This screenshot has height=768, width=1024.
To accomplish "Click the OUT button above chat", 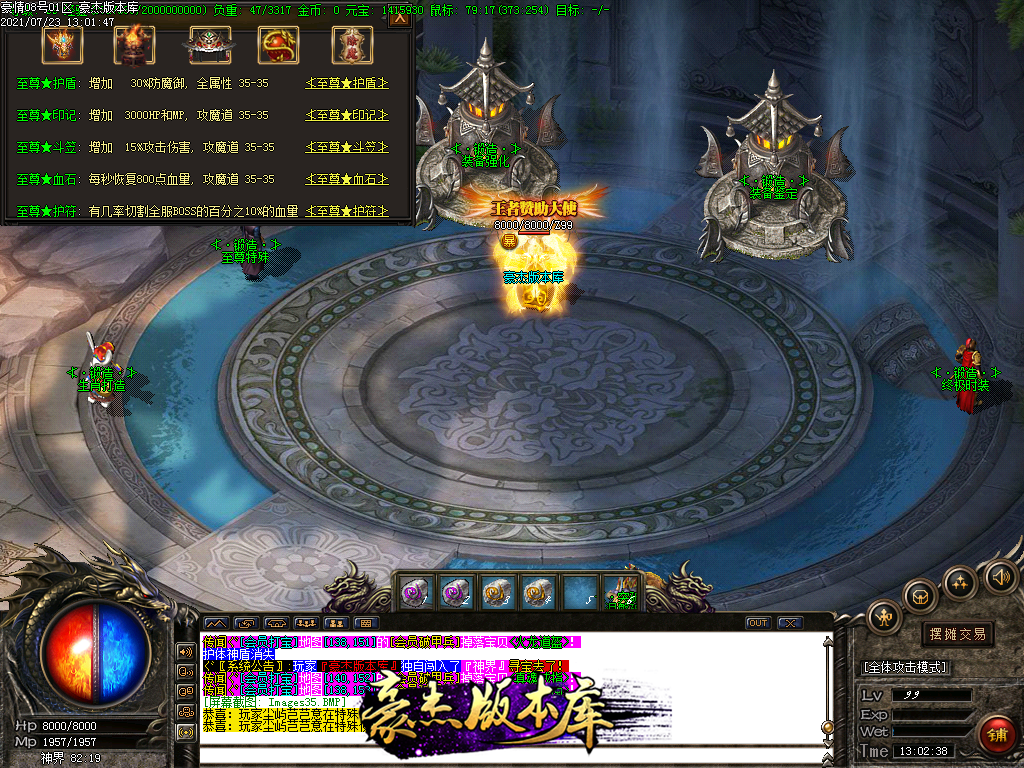I will tap(759, 623).
